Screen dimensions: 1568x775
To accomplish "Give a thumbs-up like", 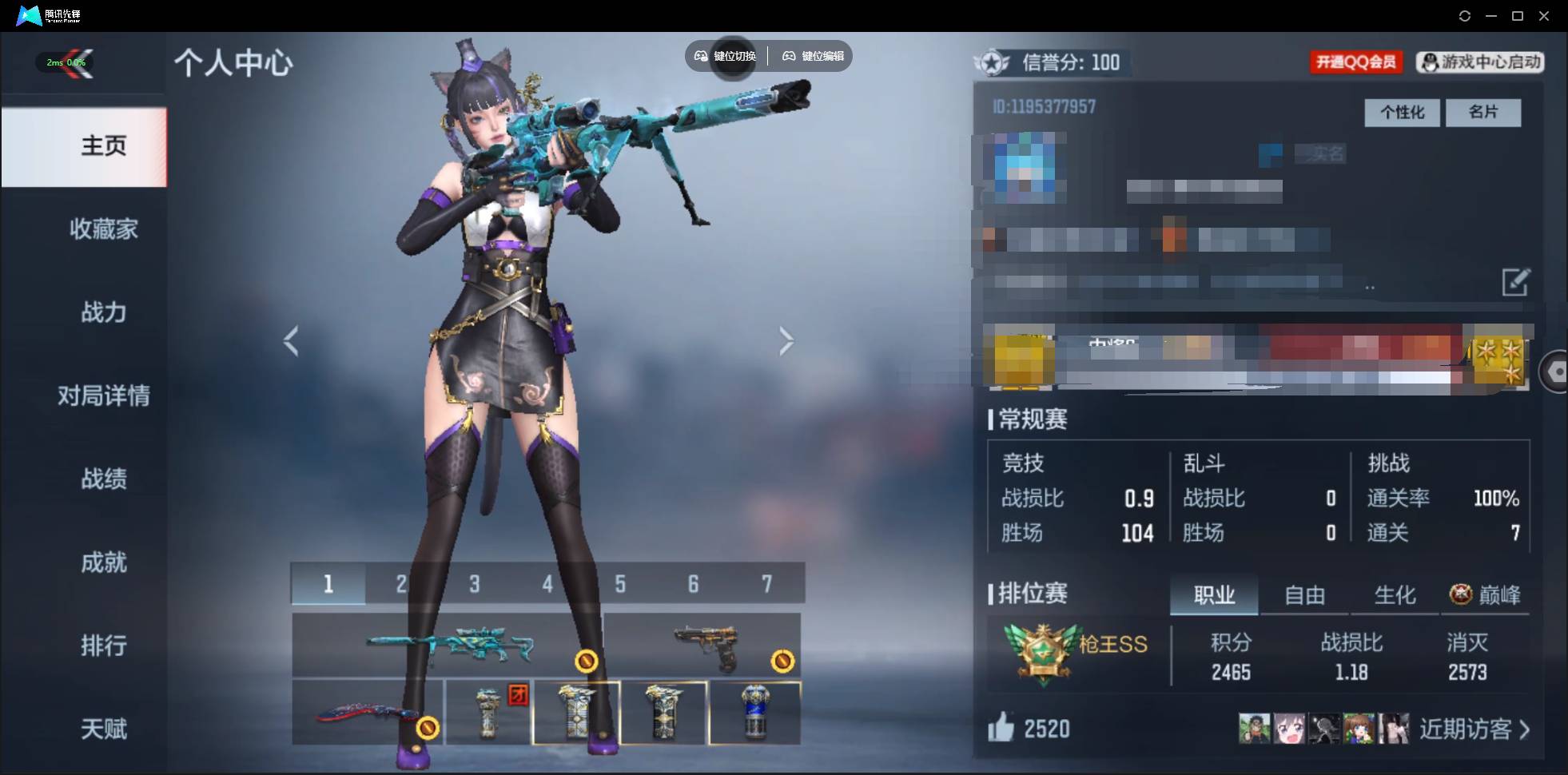I will [1001, 728].
